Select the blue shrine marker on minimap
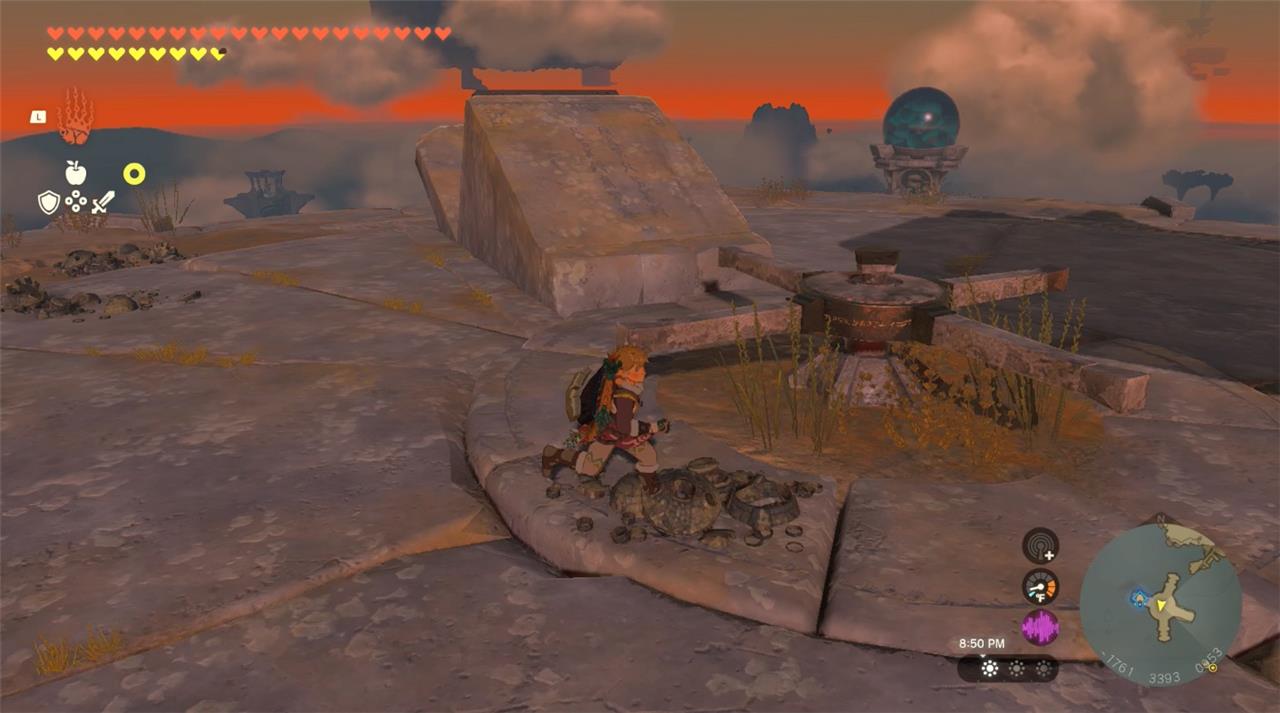Viewport: 1280px width, 713px height. [x=1138, y=598]
